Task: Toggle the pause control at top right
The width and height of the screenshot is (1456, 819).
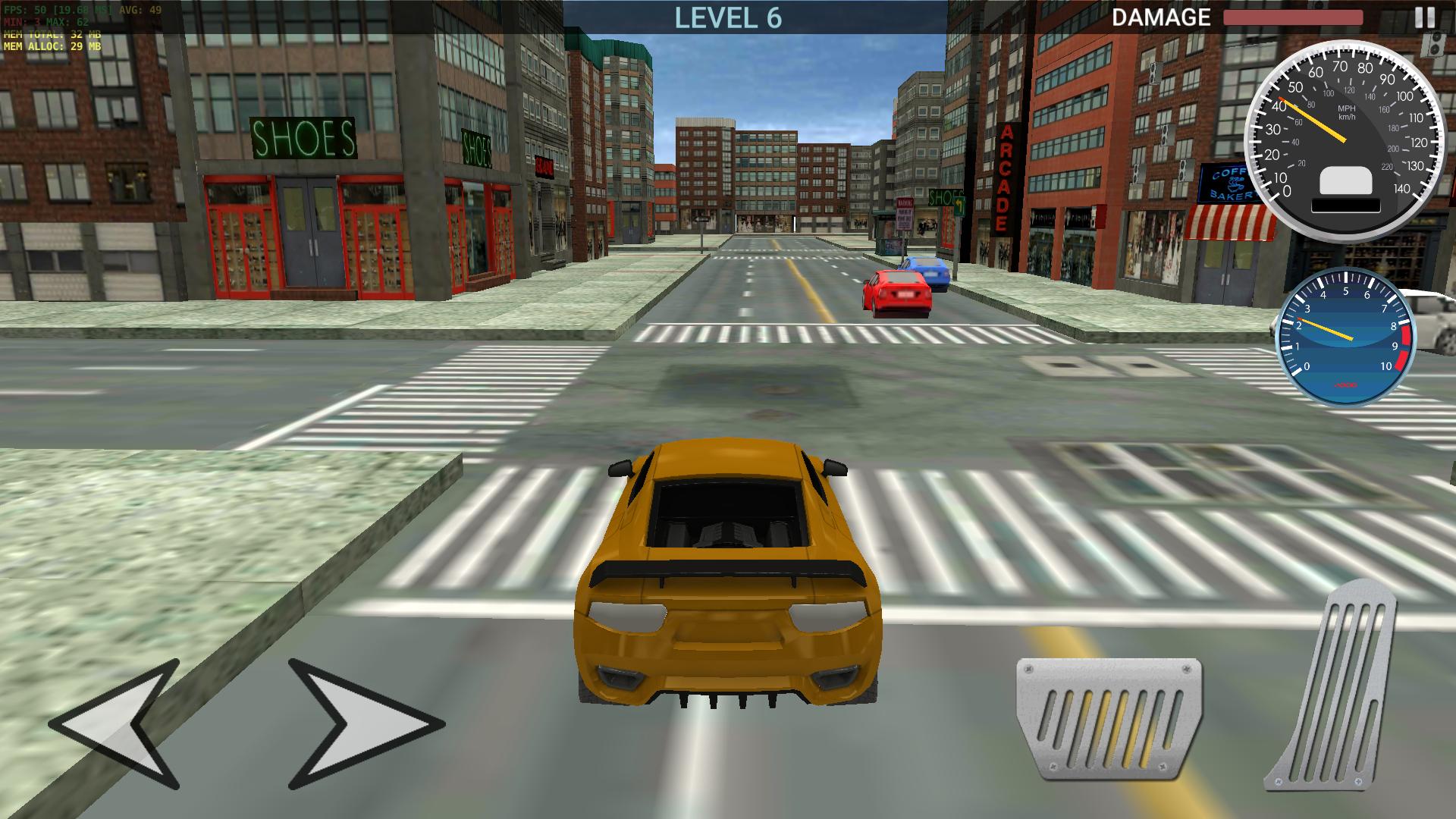Action: pos(1426,17)
